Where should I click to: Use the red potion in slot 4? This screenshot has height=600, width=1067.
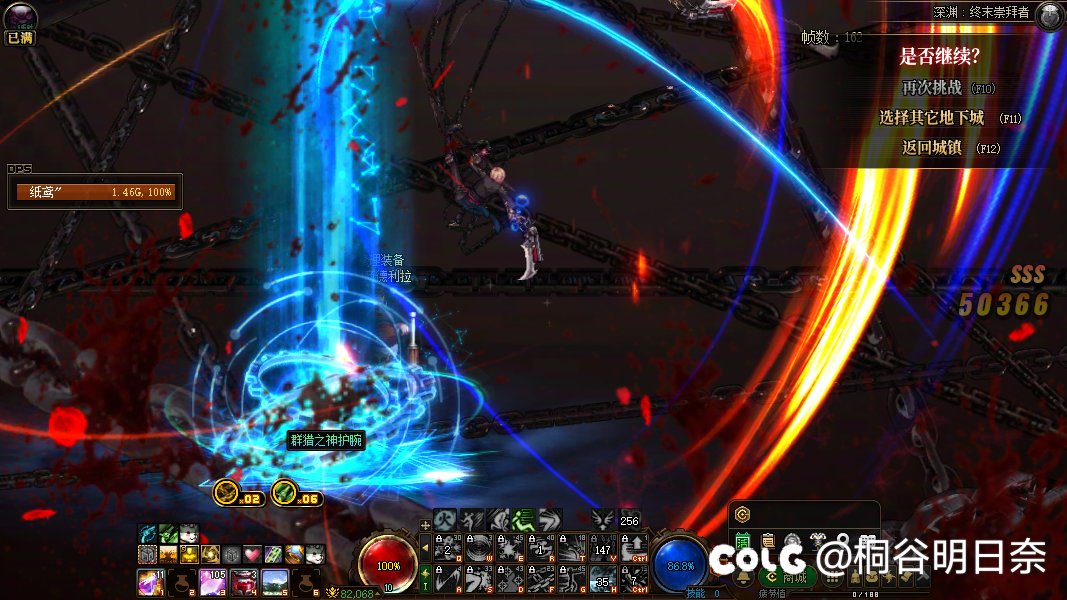[x=243, y=580]
